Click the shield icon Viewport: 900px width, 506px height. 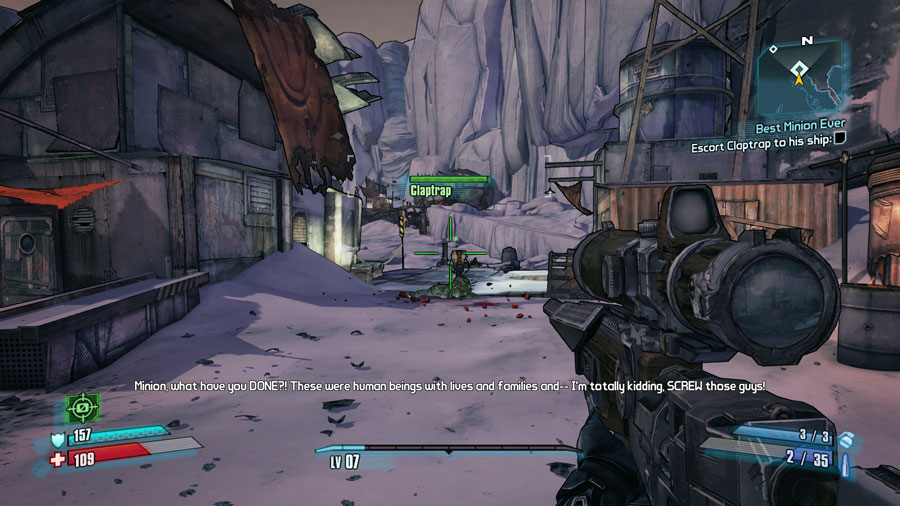click(x=56, y=437)
